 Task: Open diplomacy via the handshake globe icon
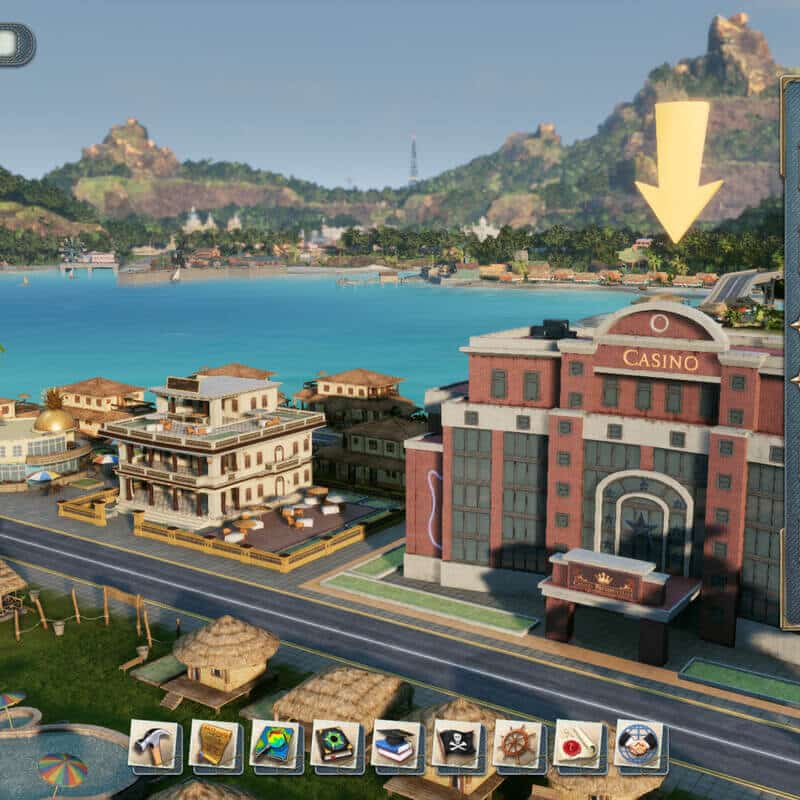pos(639,744)
